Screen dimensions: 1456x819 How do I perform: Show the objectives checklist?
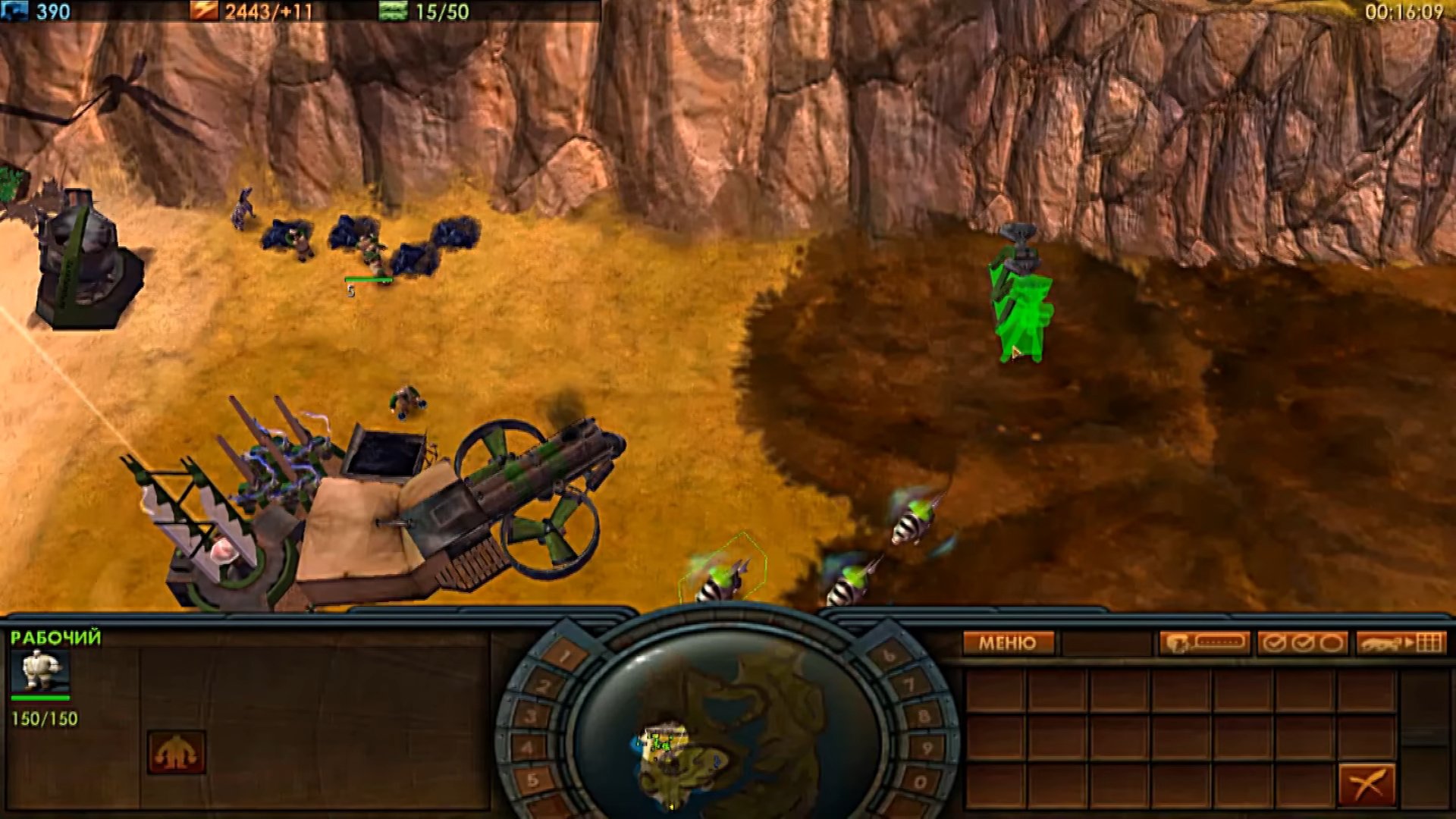tap(1301, 644)
